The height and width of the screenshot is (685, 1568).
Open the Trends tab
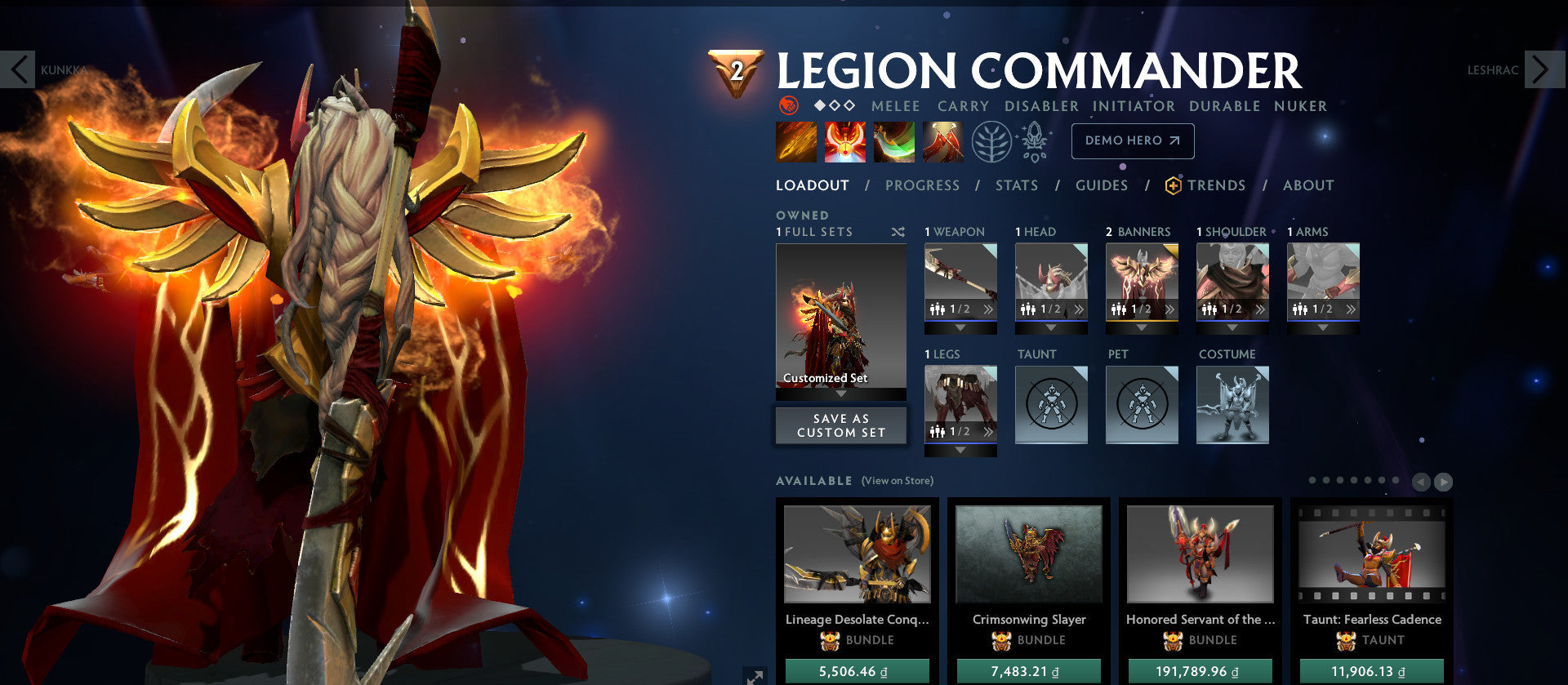[1216, 185]
